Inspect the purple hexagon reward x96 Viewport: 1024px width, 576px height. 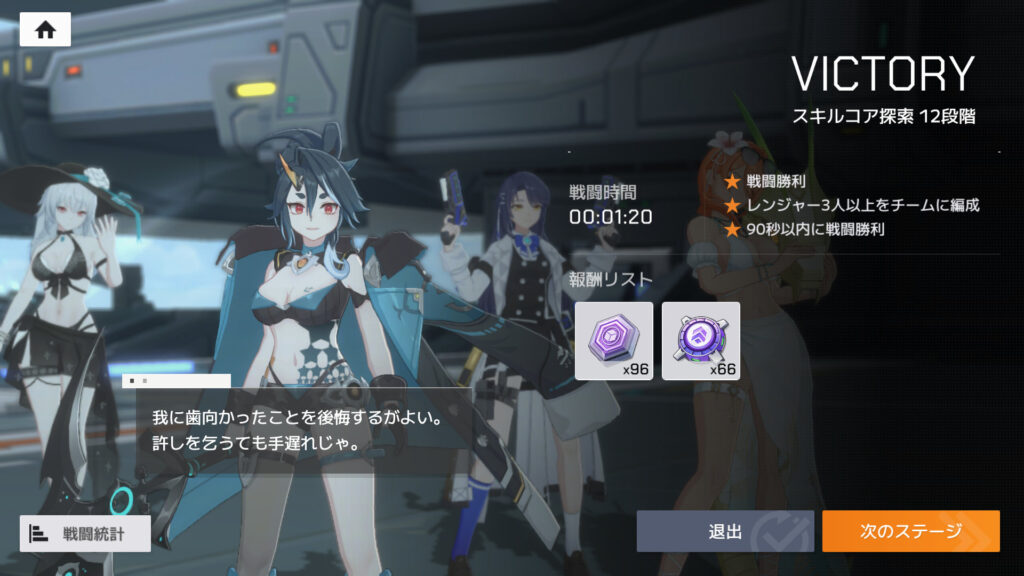pos(614,341)
